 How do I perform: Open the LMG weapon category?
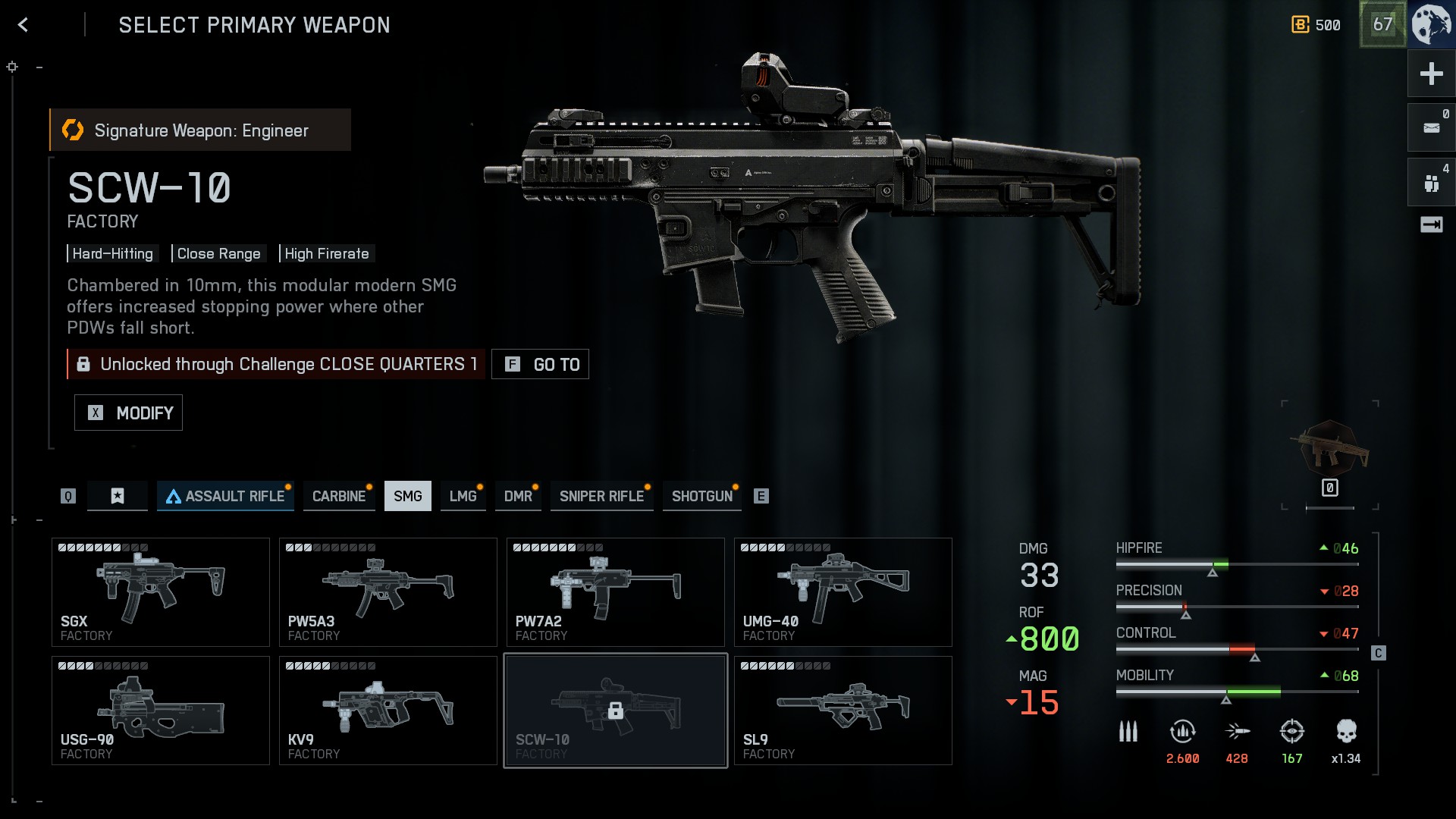pyautogui.click(x=463, y=496)
